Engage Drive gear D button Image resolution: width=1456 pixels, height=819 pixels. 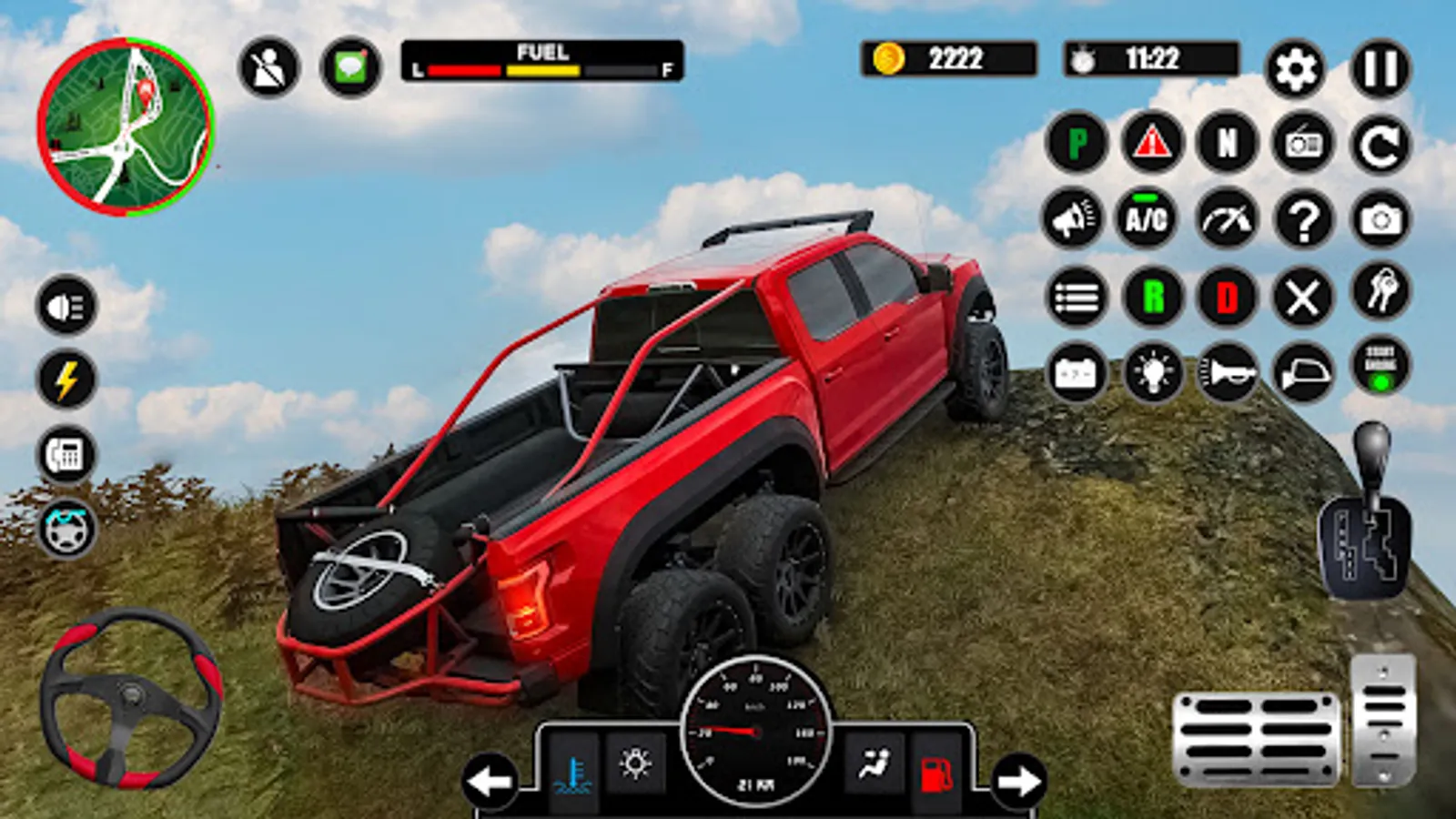coord(1228,297)
